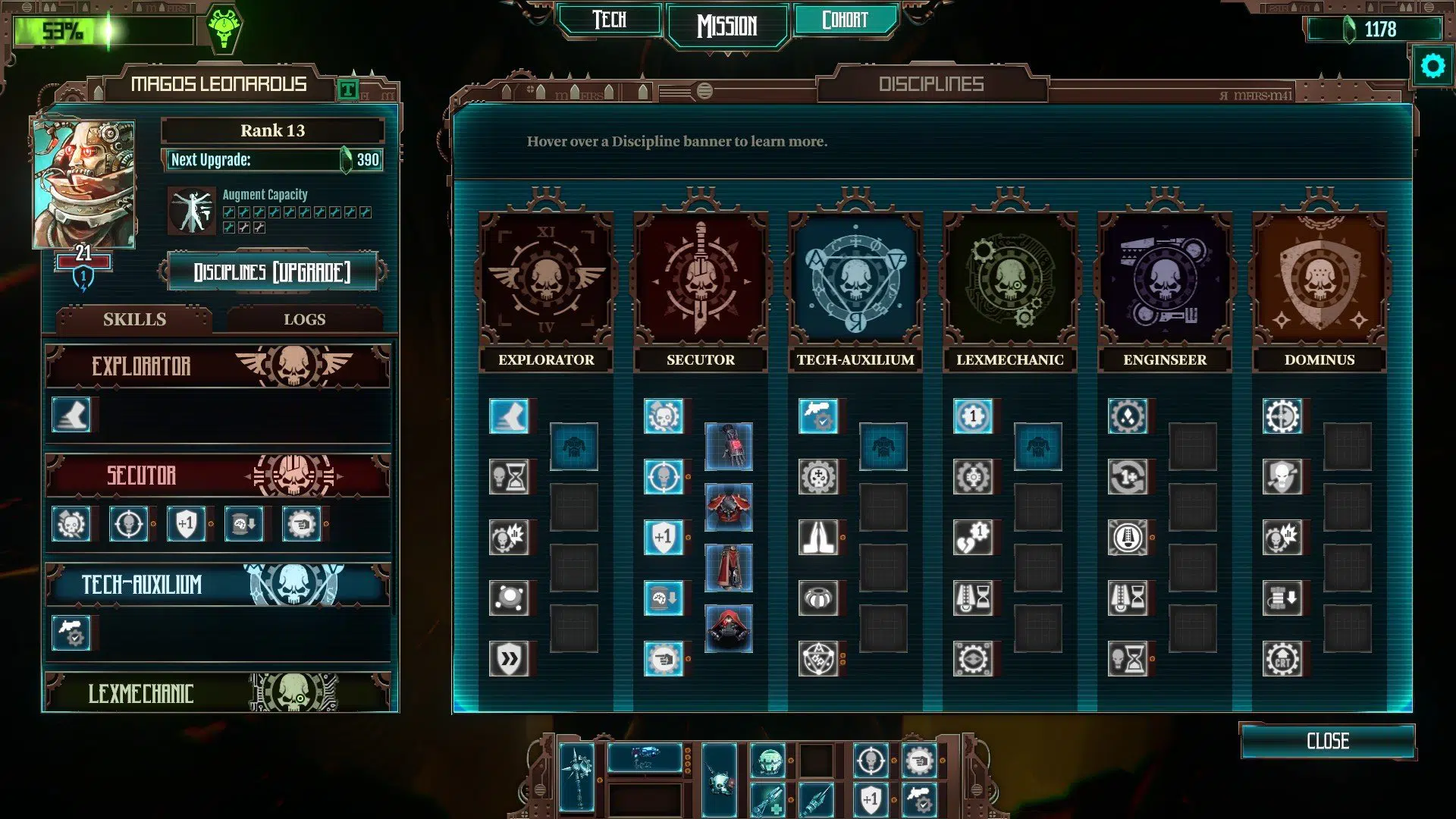
Task: Expand the Lexmechanic section in the skills panel
Action: (218, 693)
